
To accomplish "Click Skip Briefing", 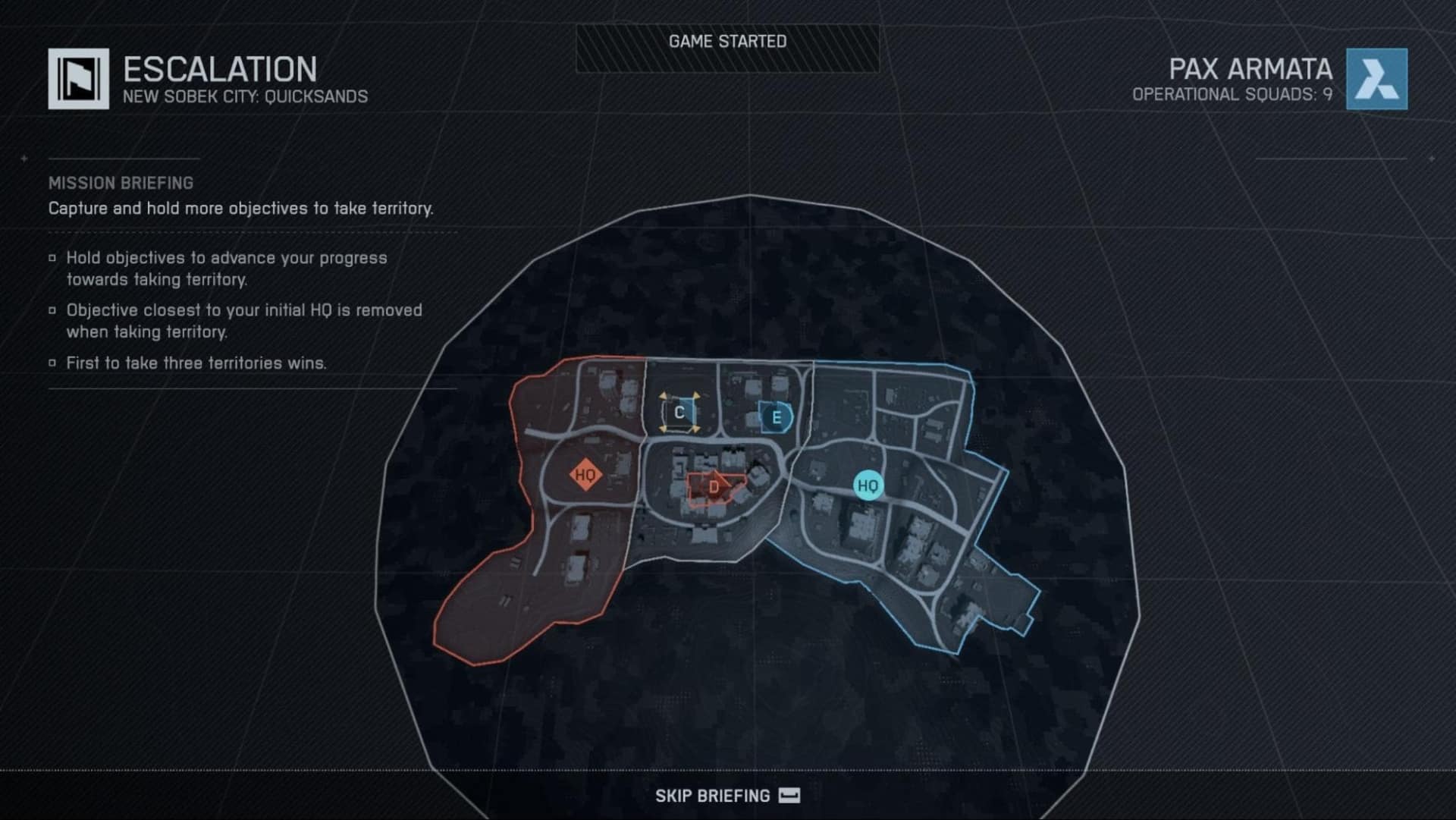I will click(711, 795).
